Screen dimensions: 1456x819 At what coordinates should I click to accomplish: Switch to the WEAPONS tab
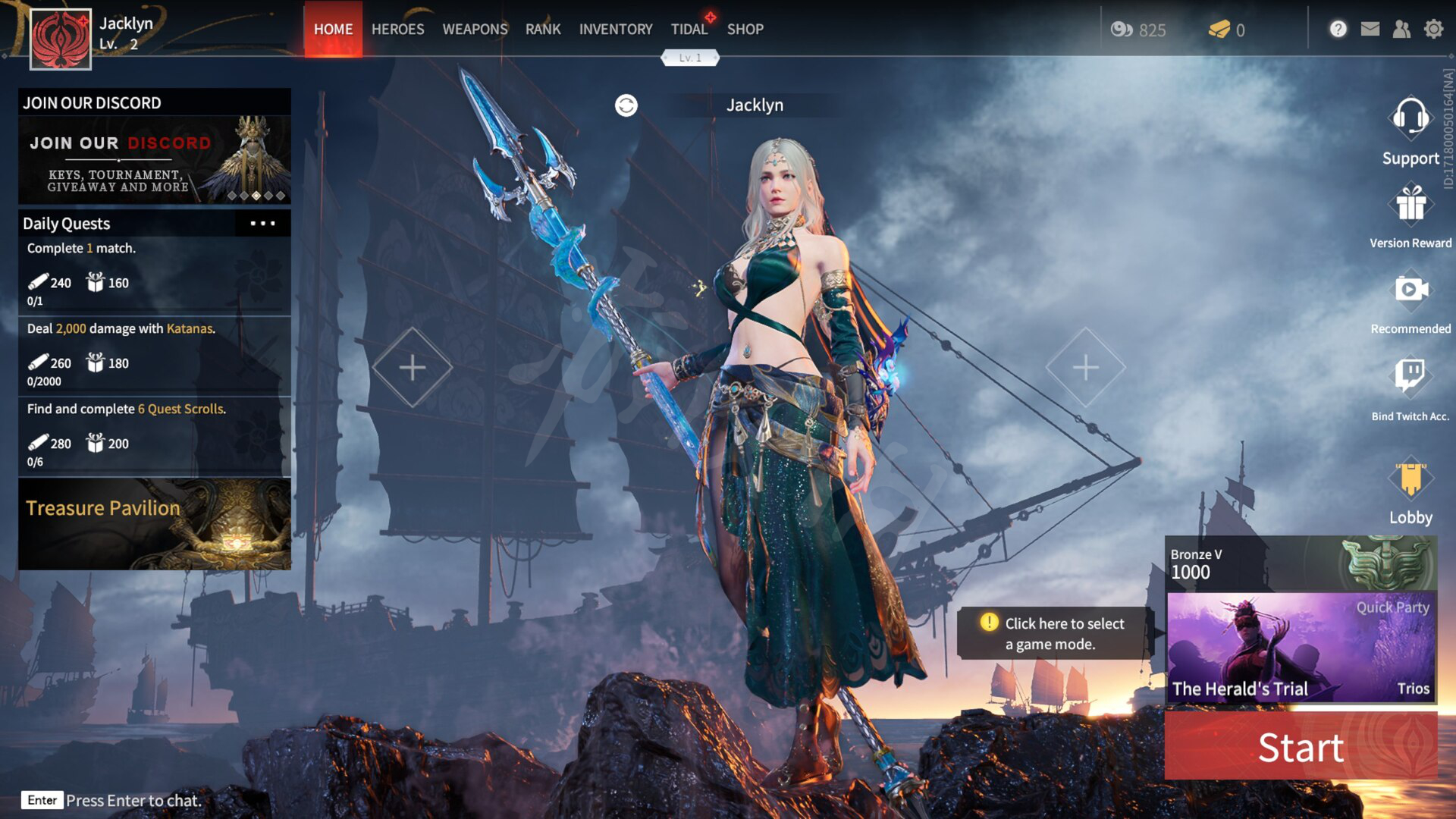coord(475,30)
